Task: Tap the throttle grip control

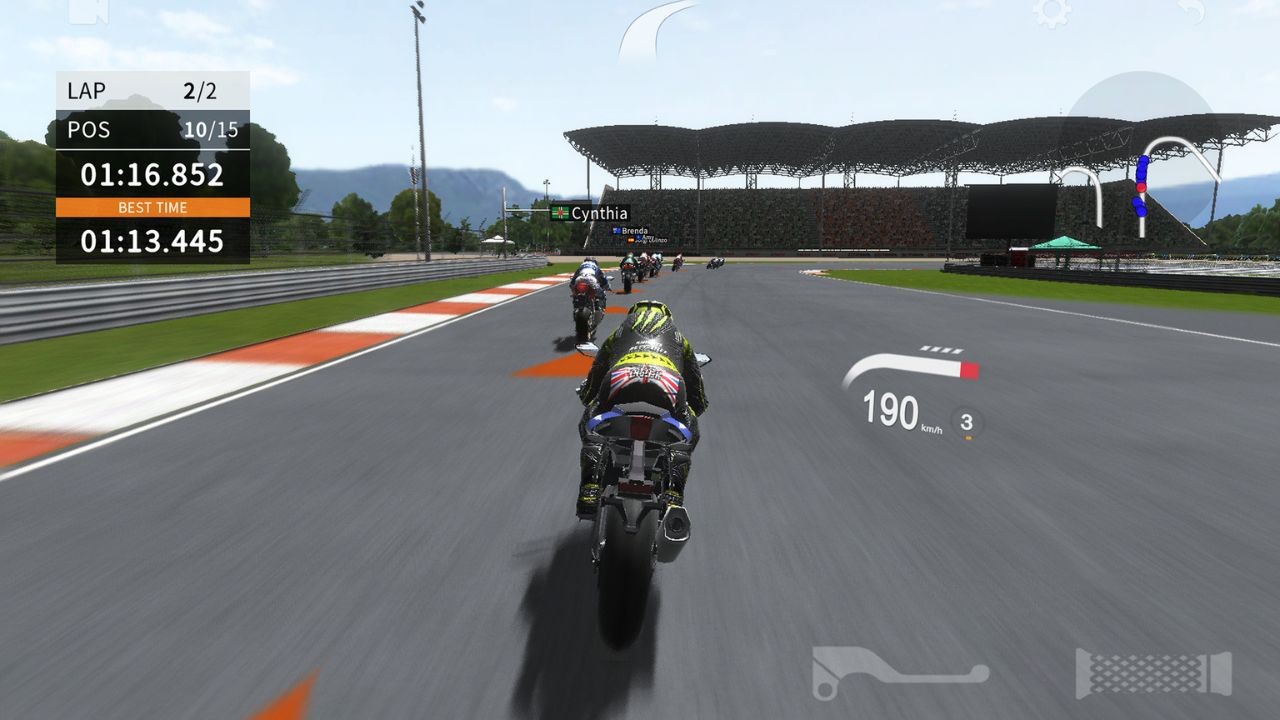Action: [1153, 673]
